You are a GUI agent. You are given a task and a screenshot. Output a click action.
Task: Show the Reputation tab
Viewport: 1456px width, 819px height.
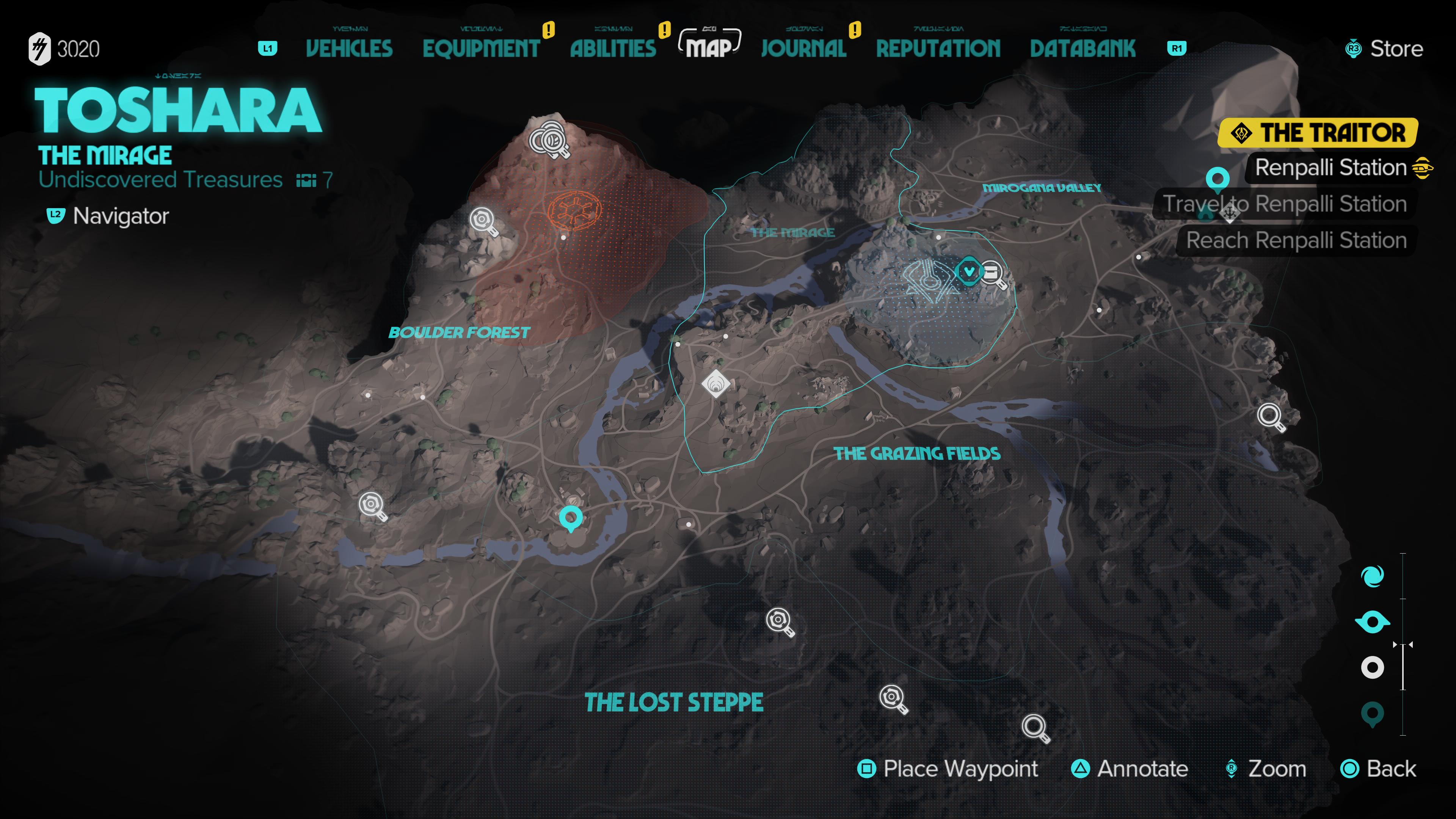(938, 49)
